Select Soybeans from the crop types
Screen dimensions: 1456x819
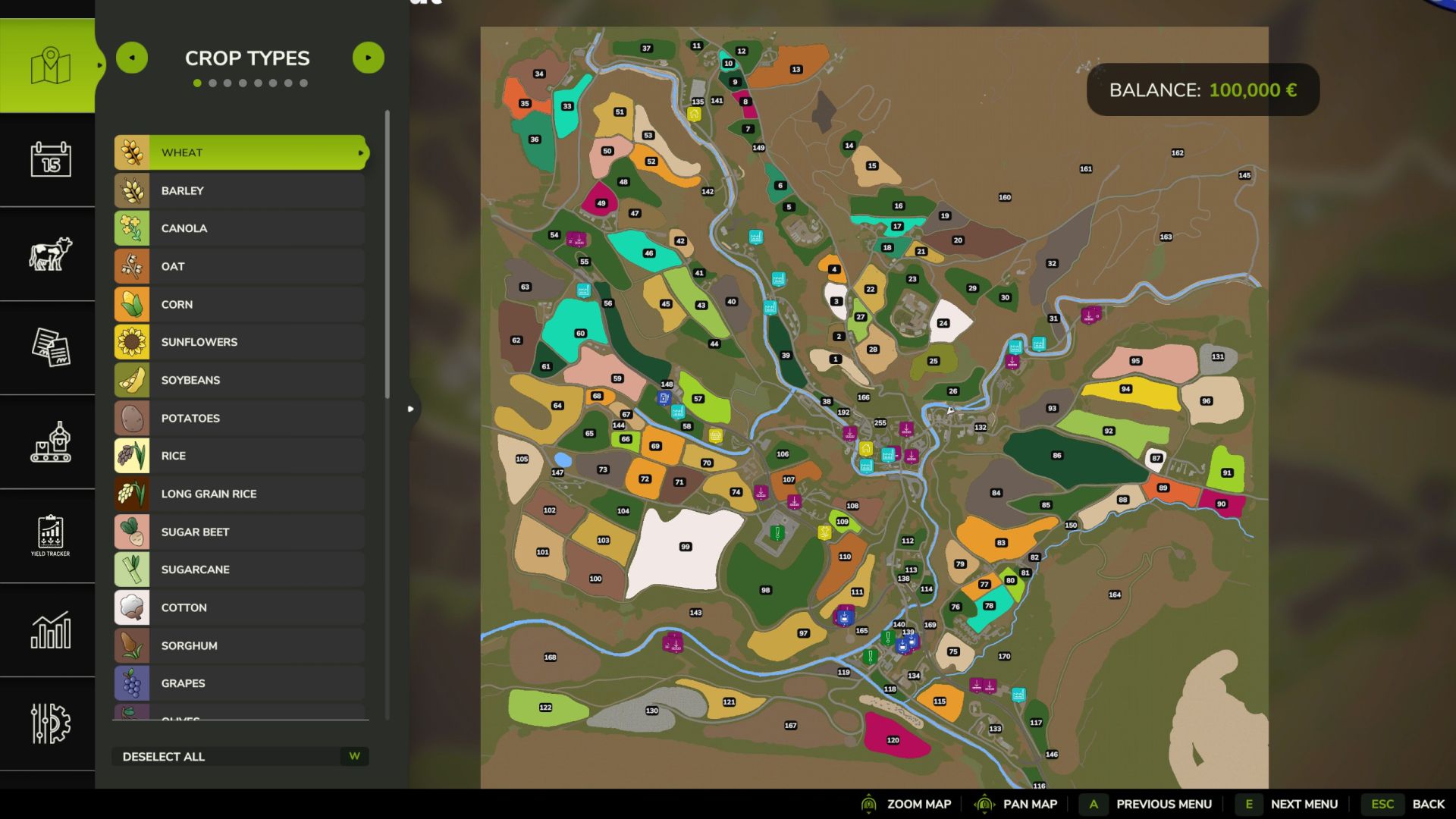pos(240,380)
